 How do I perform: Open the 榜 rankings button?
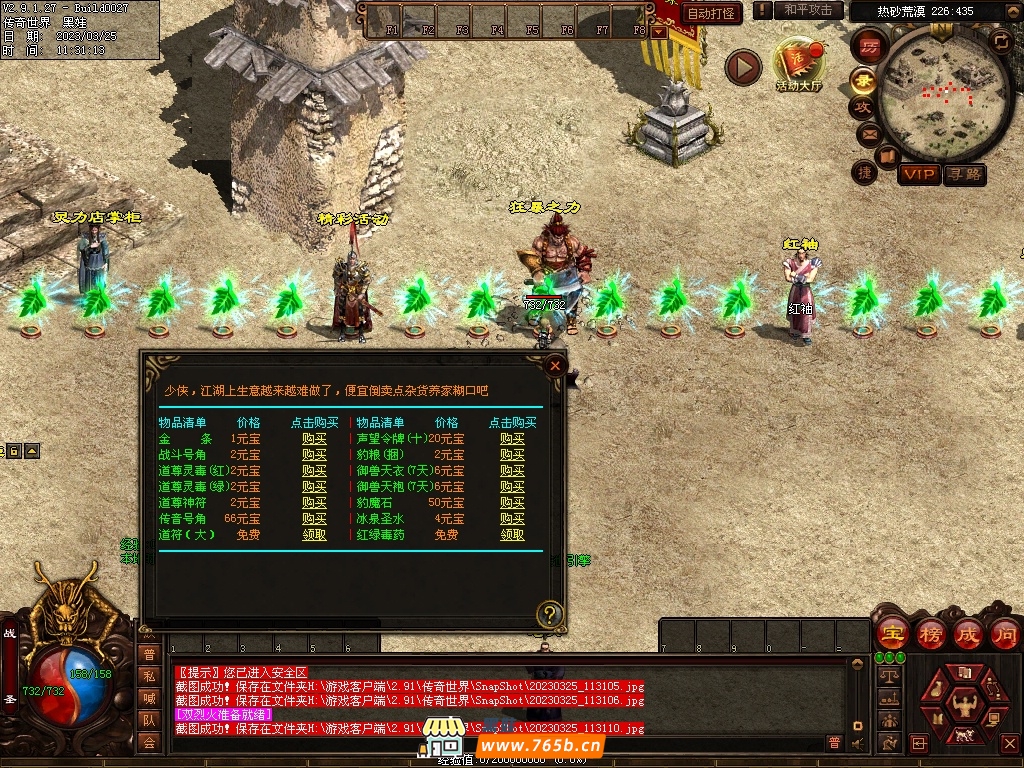point(929,633)
